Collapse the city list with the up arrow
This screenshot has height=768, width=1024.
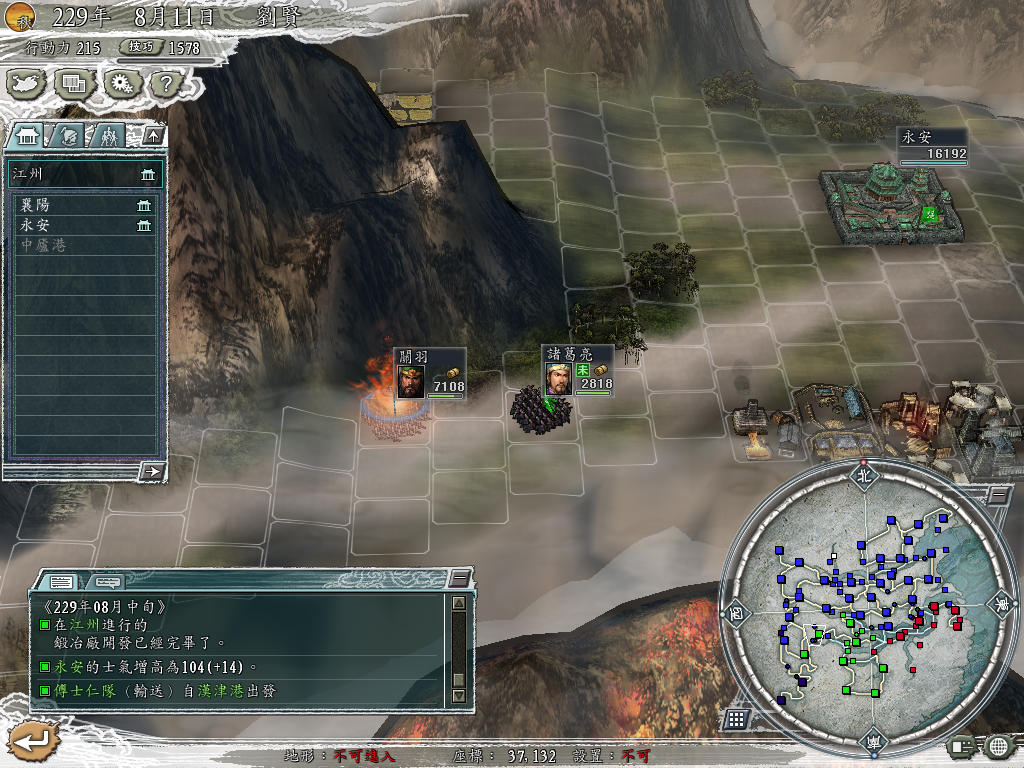(x=153, y=134)
